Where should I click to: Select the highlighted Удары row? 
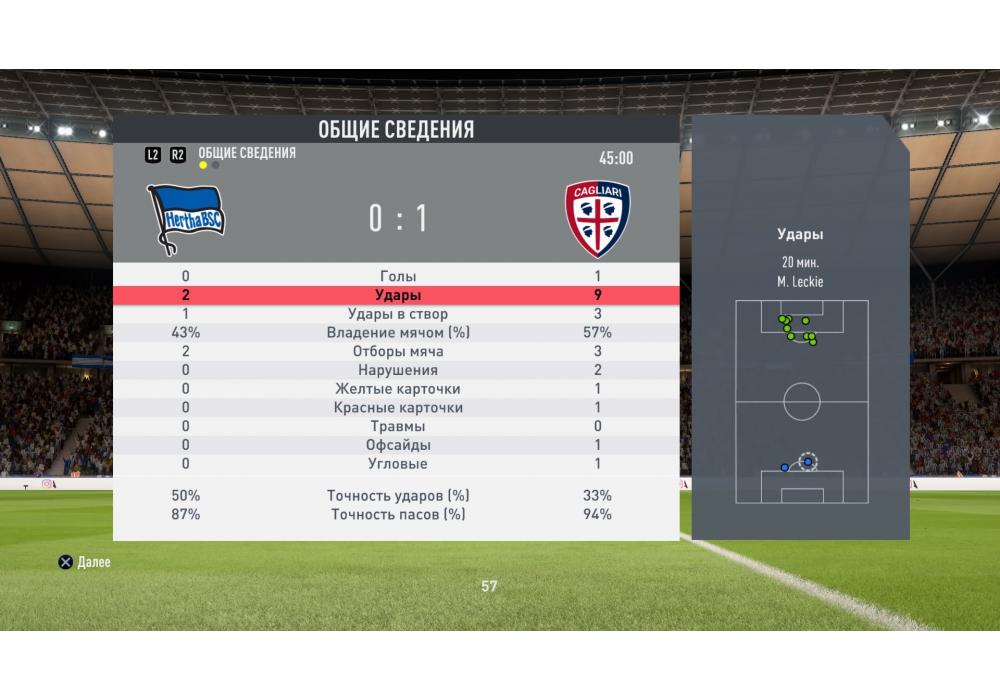[x=398, y=295]
